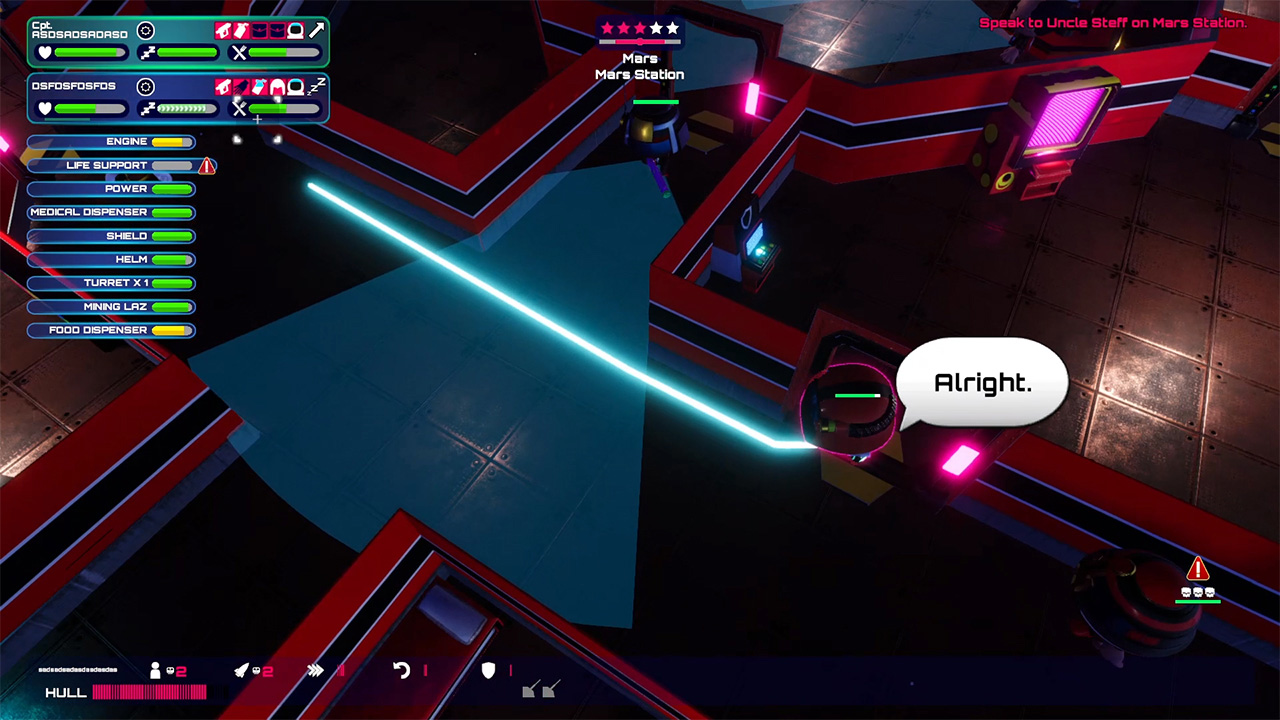Click the undo arrow icon in the bottom bar
1280x720 pixels.
pyautogui.click(x=399, y=669)
